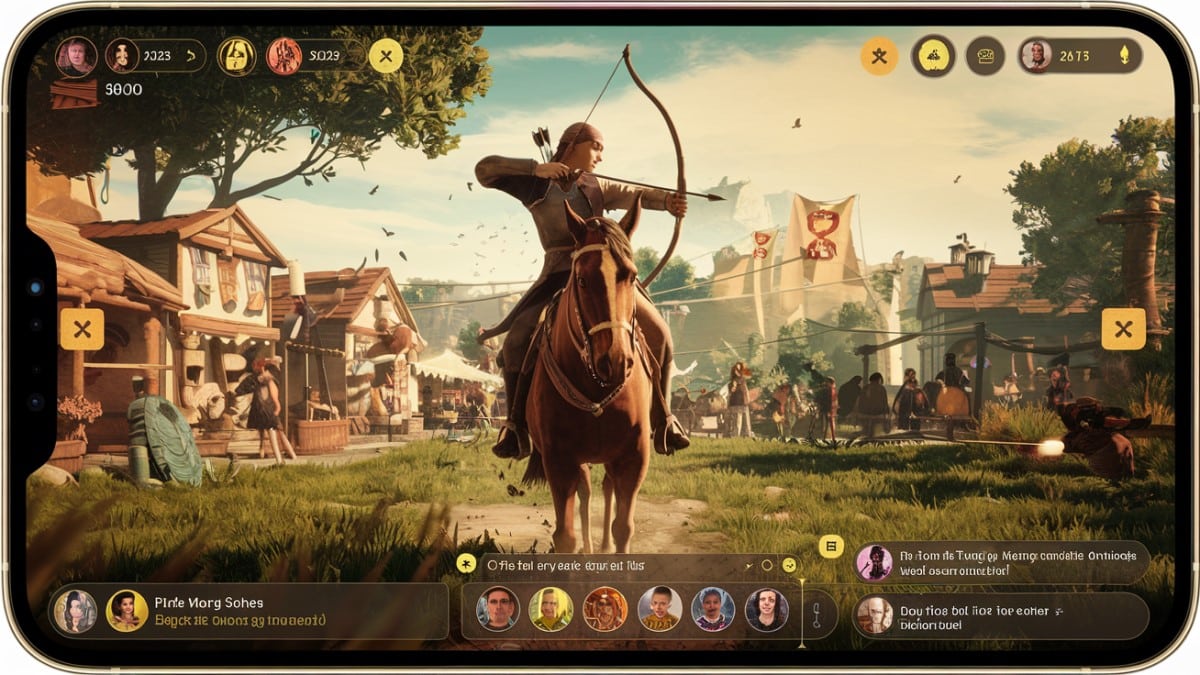Choose the yellow-background portrait in the party row
1200x675 pixels.
pyautogui.click(x=550, y=609)
